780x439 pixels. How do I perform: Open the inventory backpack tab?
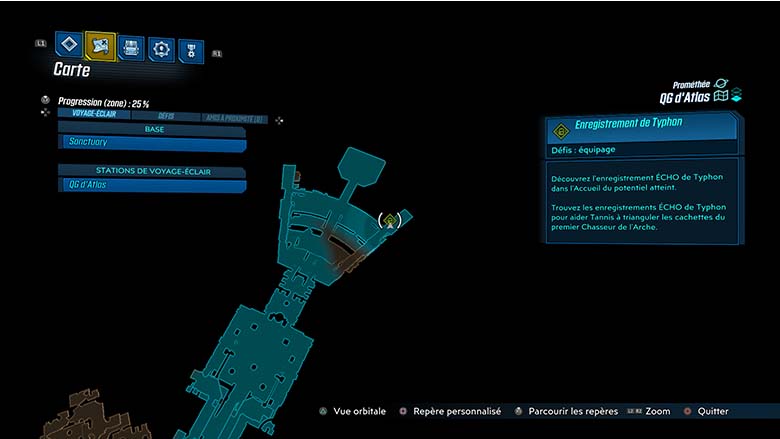coord(131,47)
